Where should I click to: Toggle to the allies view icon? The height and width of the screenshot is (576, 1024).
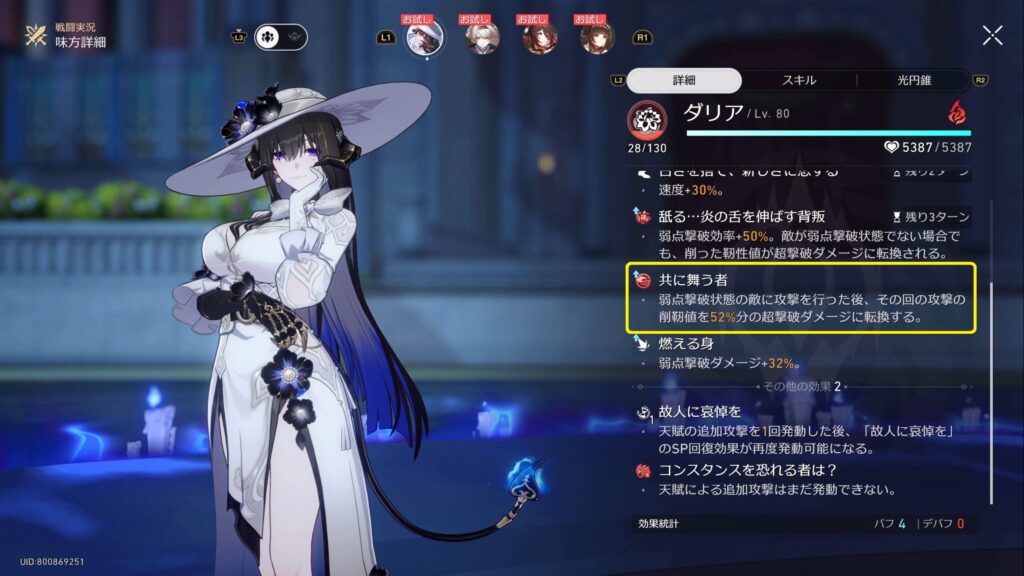[x=268, y=37]
